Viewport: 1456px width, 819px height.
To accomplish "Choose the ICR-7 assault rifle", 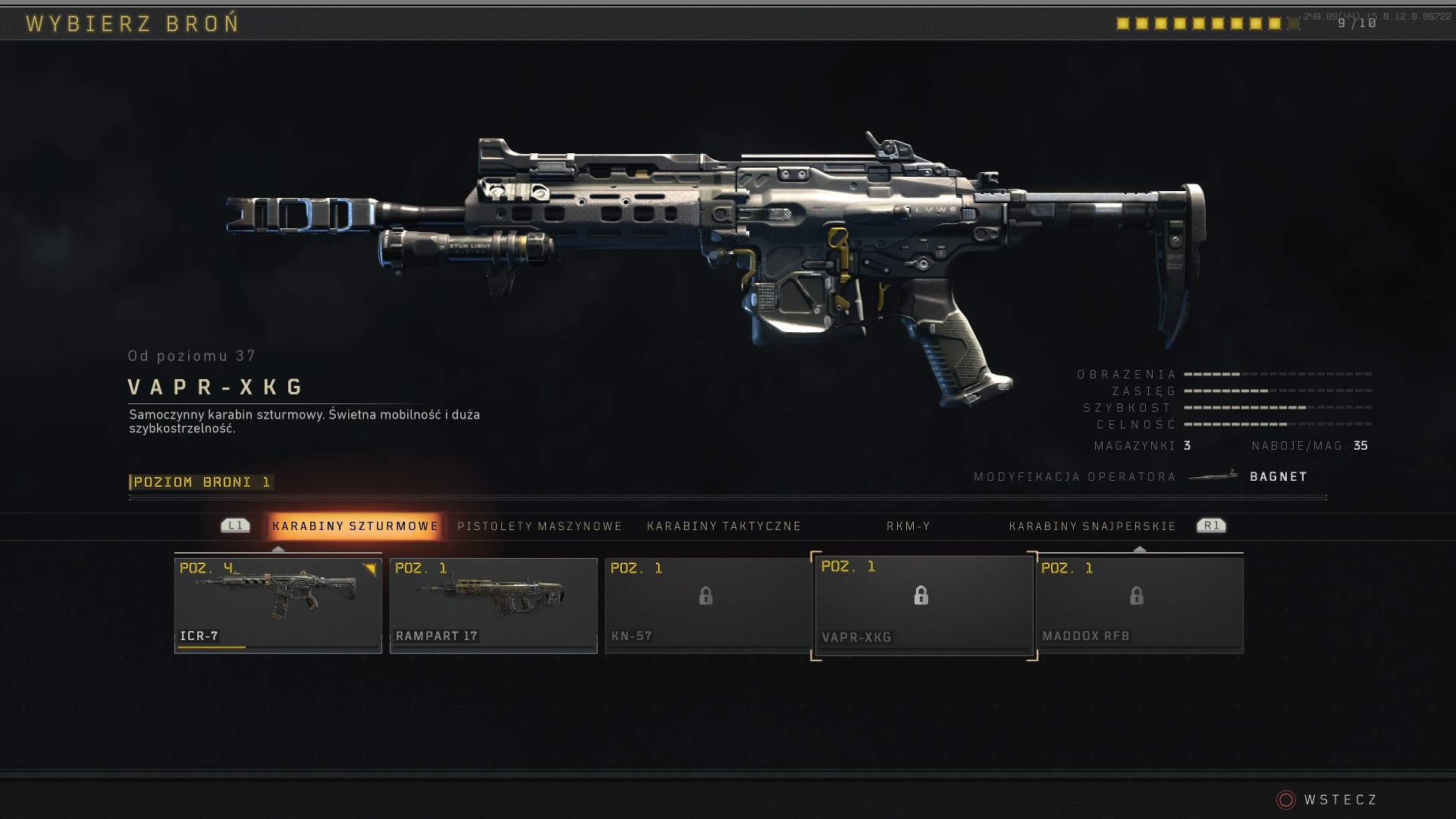I will pos(278,604).
